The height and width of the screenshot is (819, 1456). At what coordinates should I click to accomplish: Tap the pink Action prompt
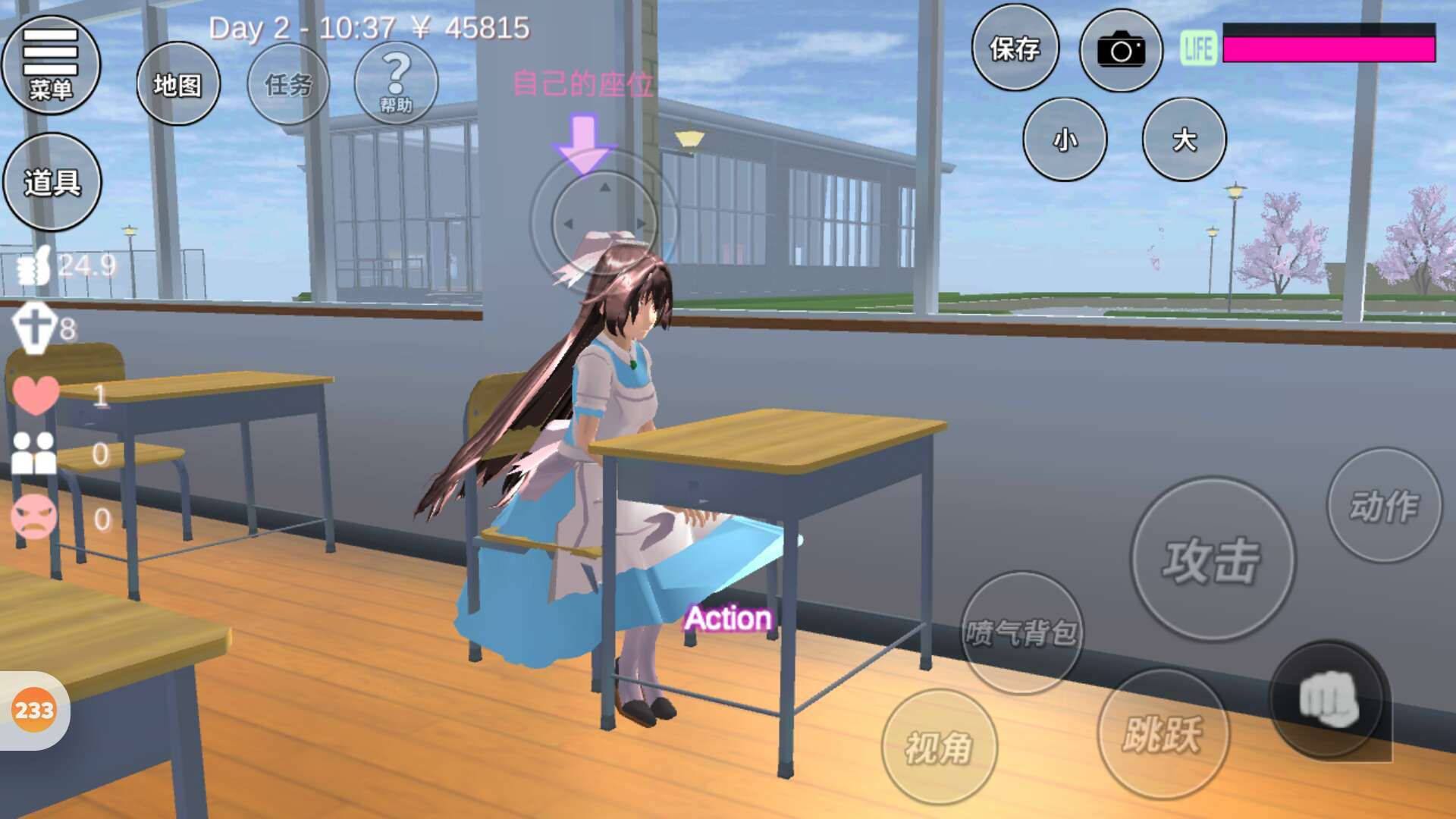[728, 618]
